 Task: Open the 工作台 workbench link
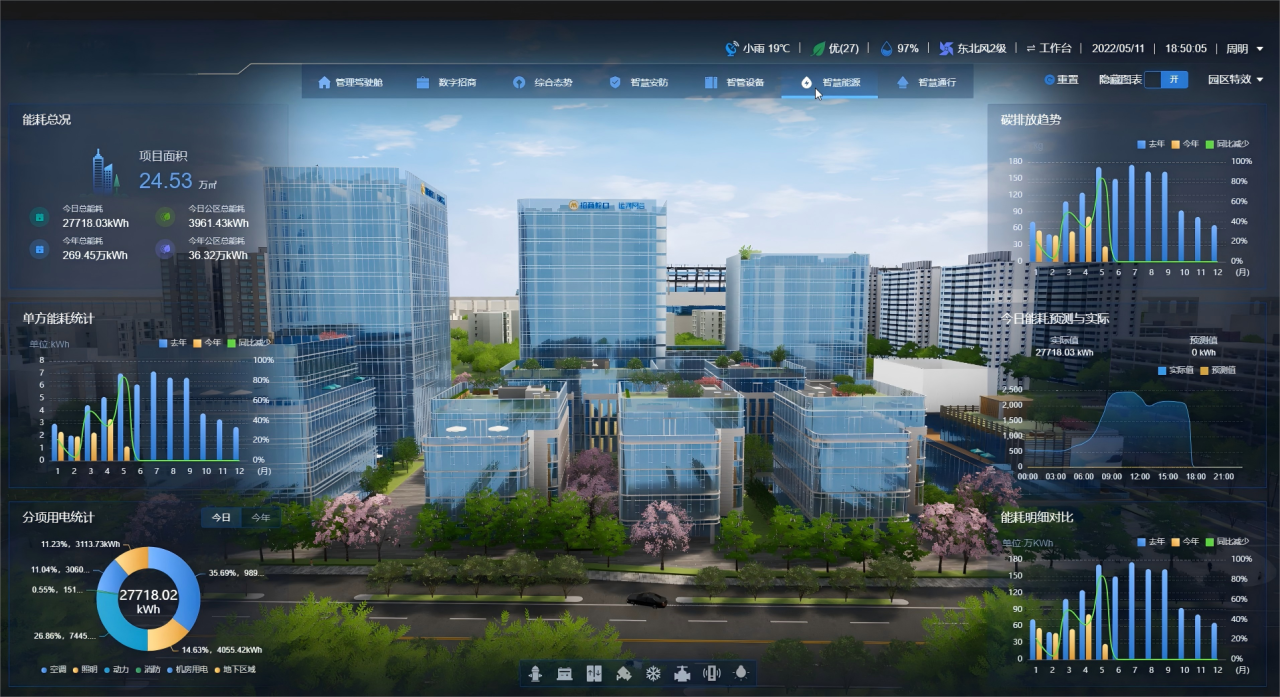coord(1049,48)
